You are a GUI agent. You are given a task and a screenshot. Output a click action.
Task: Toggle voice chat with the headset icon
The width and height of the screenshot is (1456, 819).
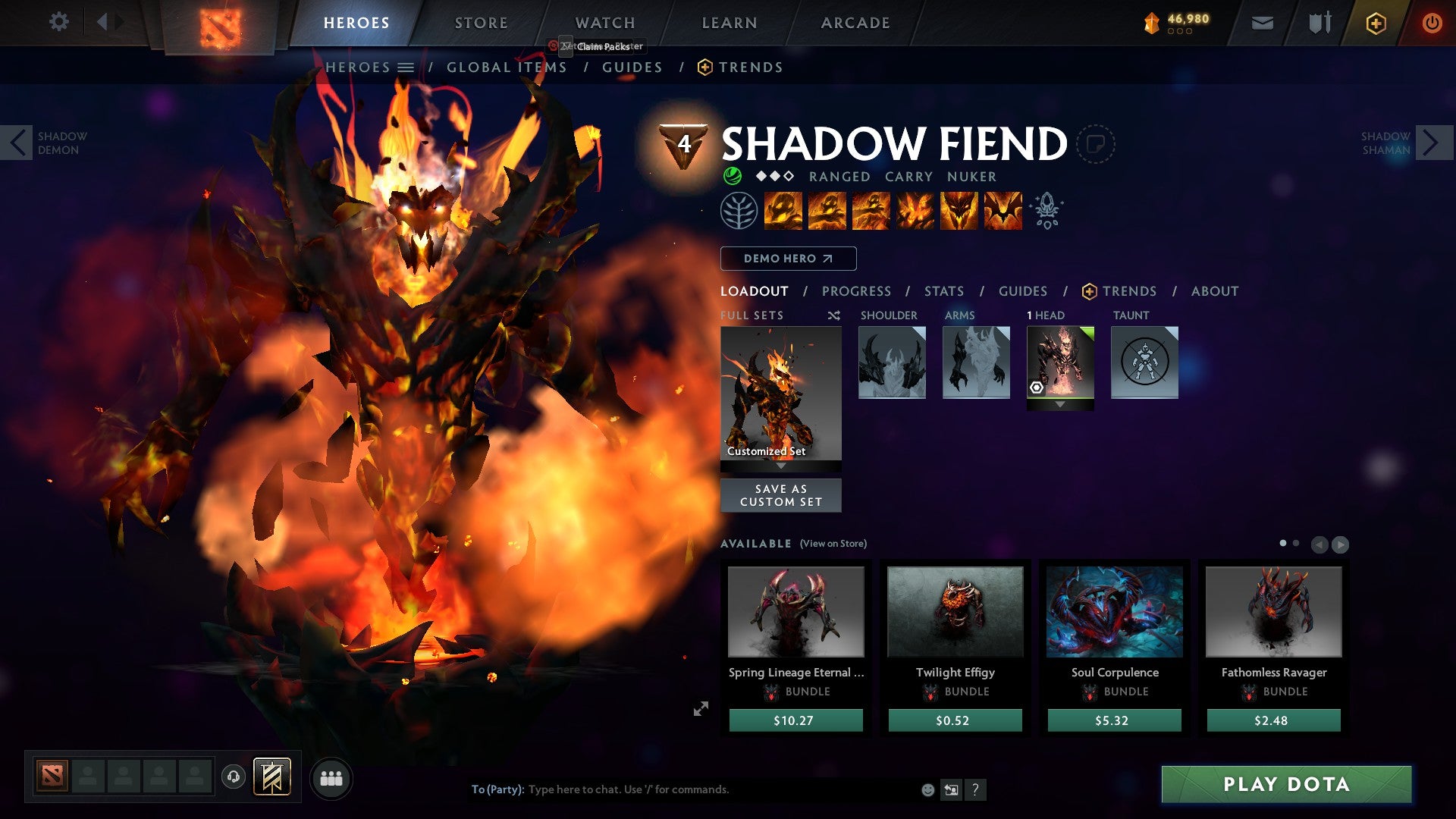coord(235,777)
